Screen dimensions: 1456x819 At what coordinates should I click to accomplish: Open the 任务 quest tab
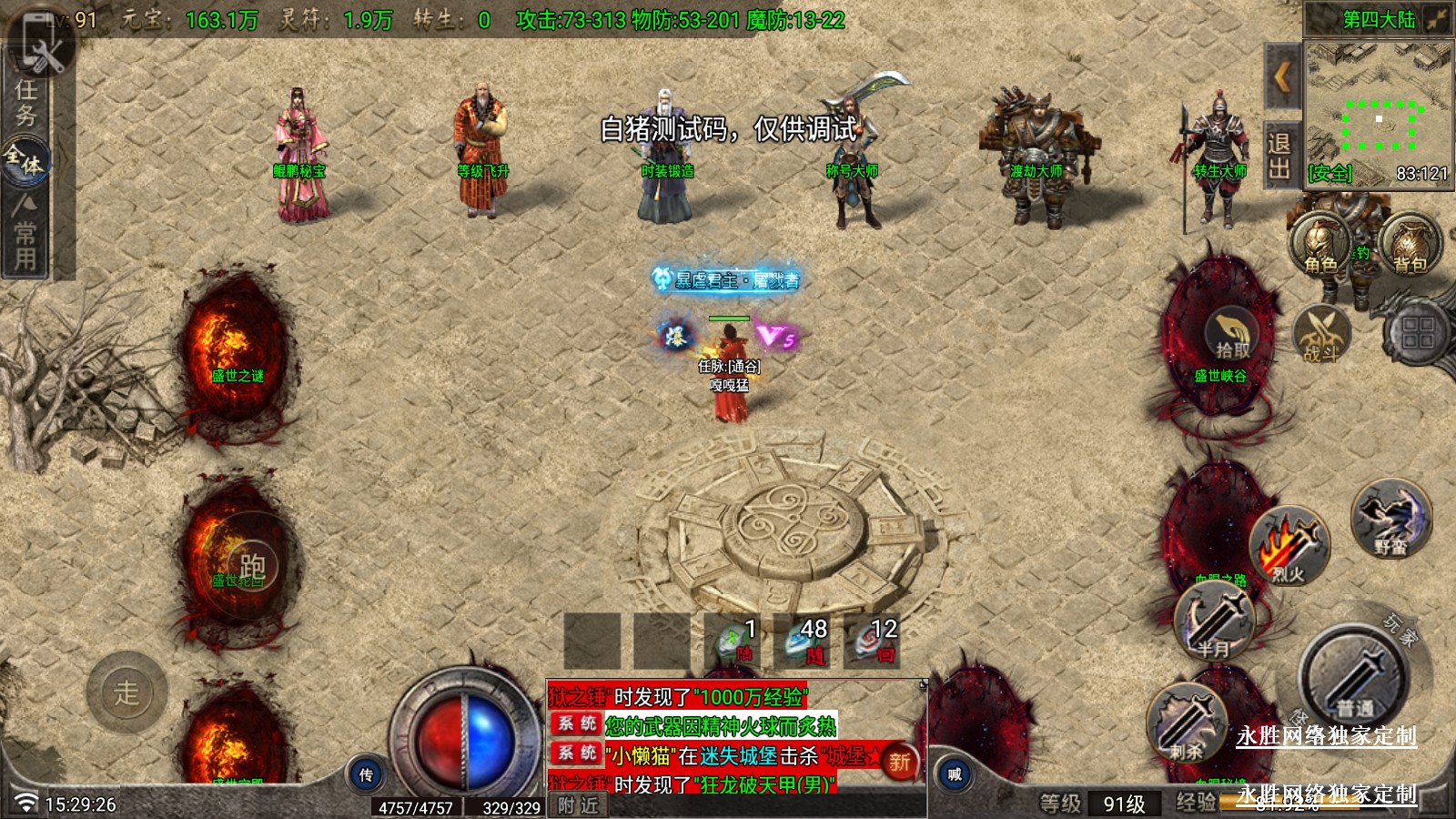(25, 102)
